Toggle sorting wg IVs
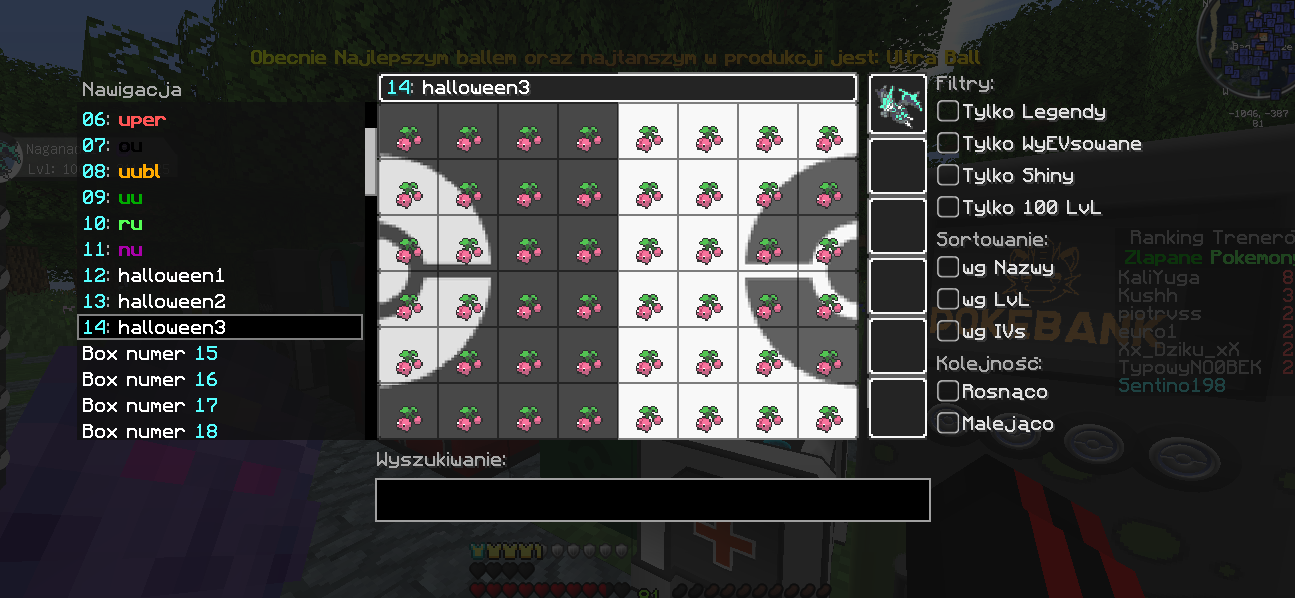 coord(948,331)
